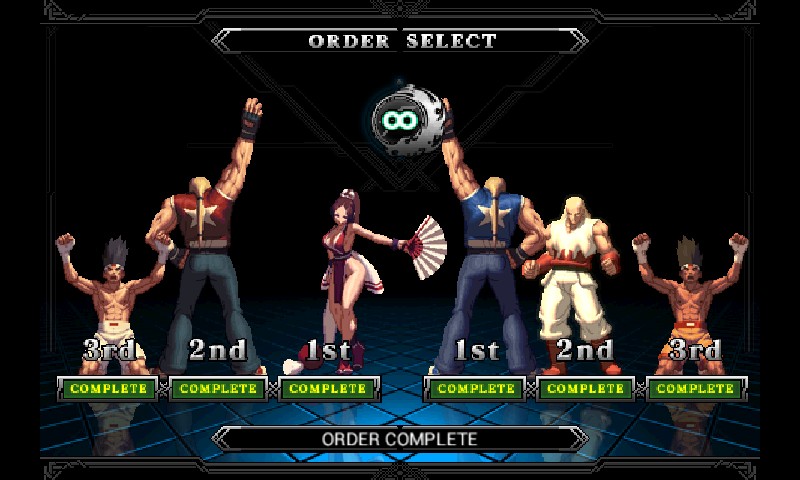Click COMPLETE under pale Joe in white shorts
The height and width of the screenshot is (480, 800).
click(108, 388)
